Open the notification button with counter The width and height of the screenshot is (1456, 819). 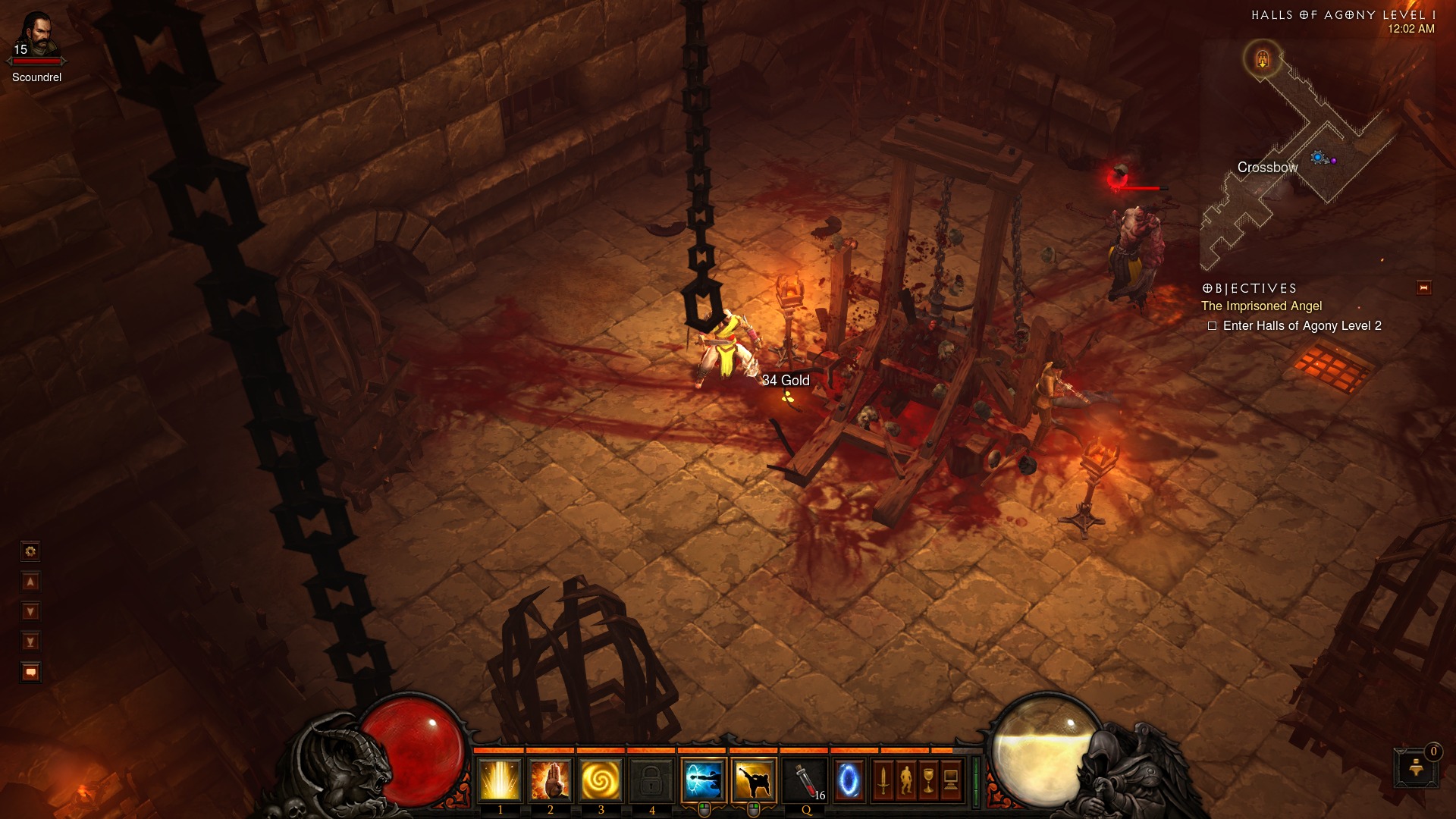(1415, 767)
